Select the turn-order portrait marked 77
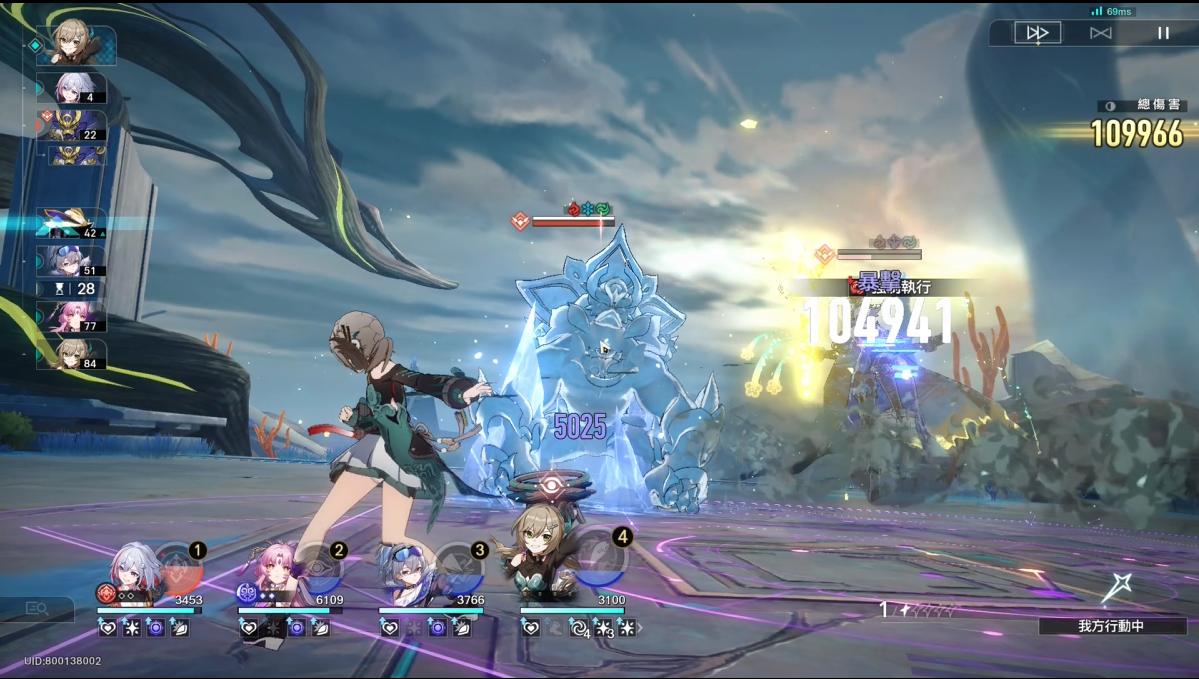This screenshot has height=679, width=1199. coord(72,317)
